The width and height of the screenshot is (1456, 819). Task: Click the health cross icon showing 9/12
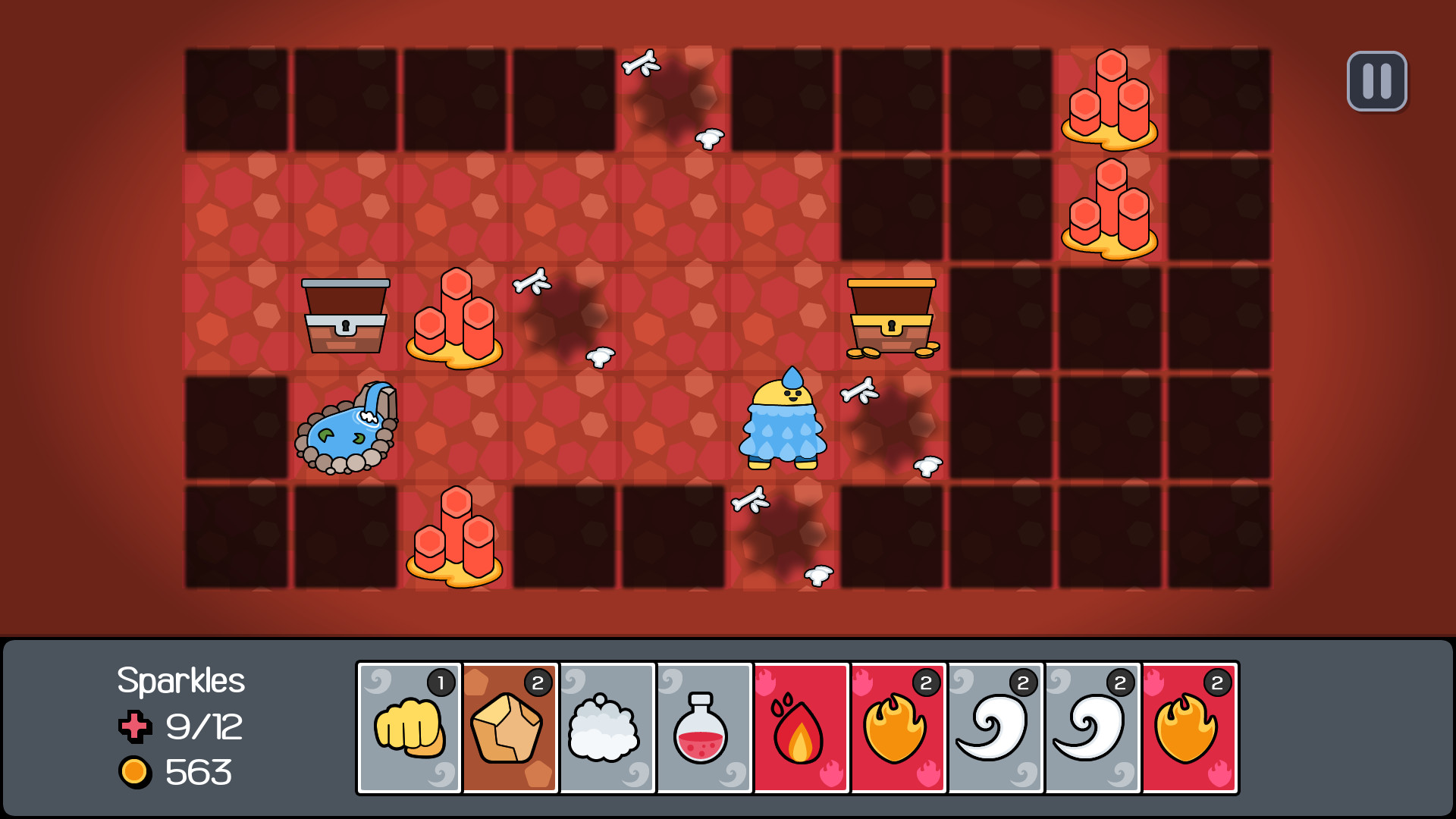[135, 726]
